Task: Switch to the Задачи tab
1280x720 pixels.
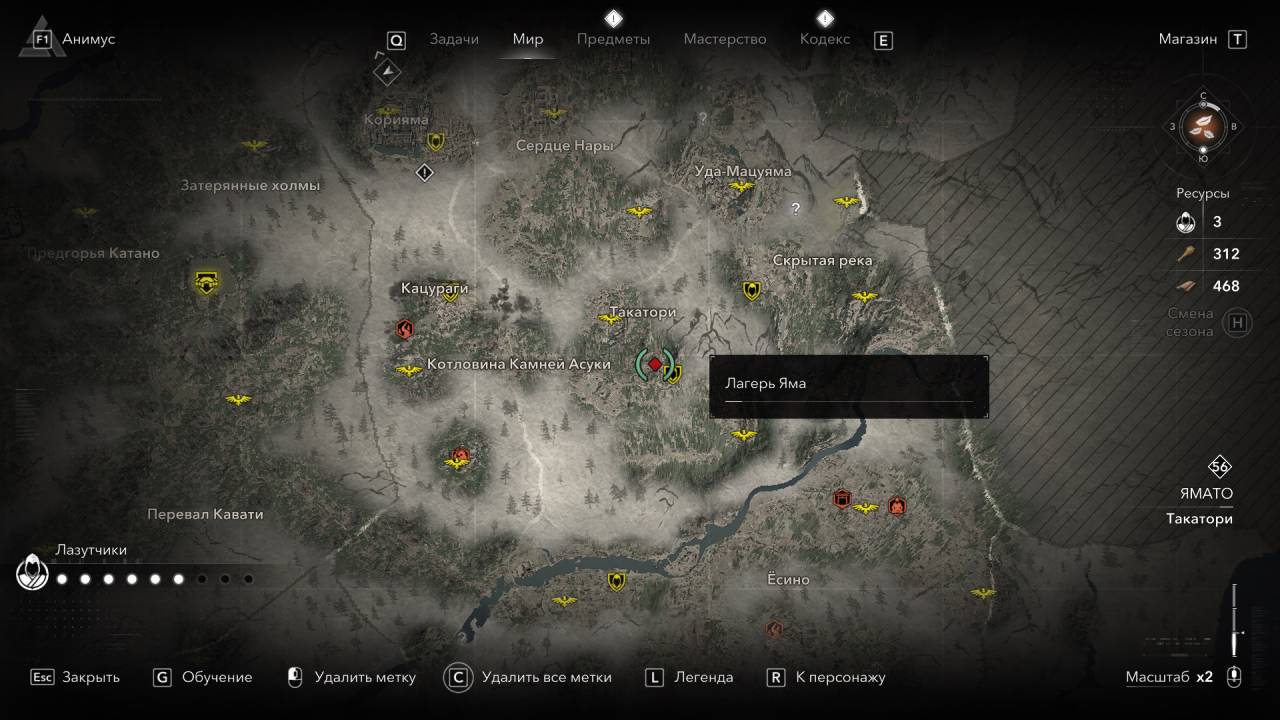Action: 454,39
